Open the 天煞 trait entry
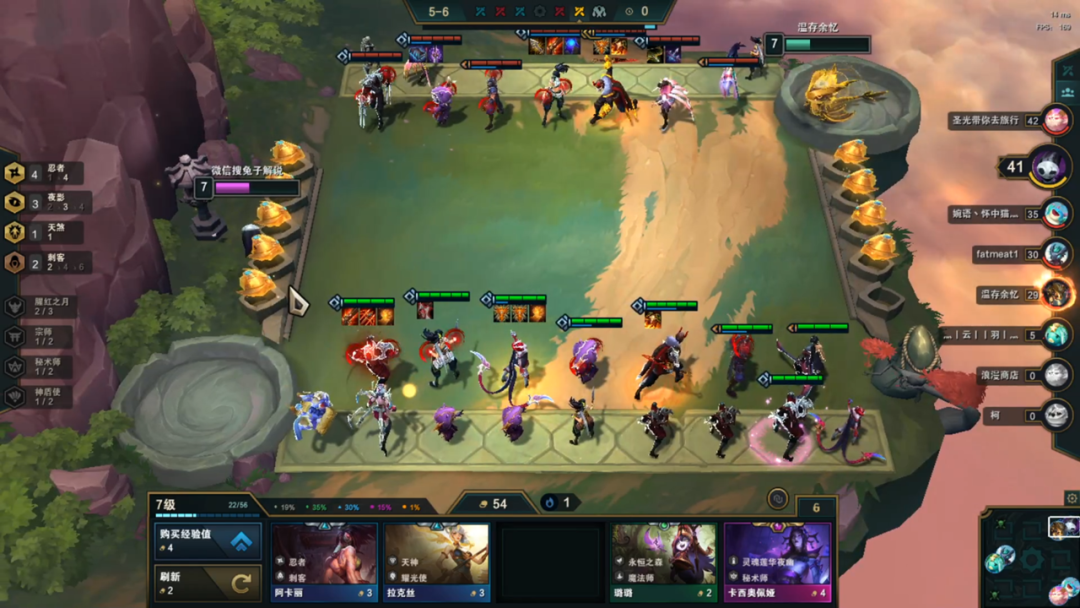The image size is (1080, 608). coord(45,233)
